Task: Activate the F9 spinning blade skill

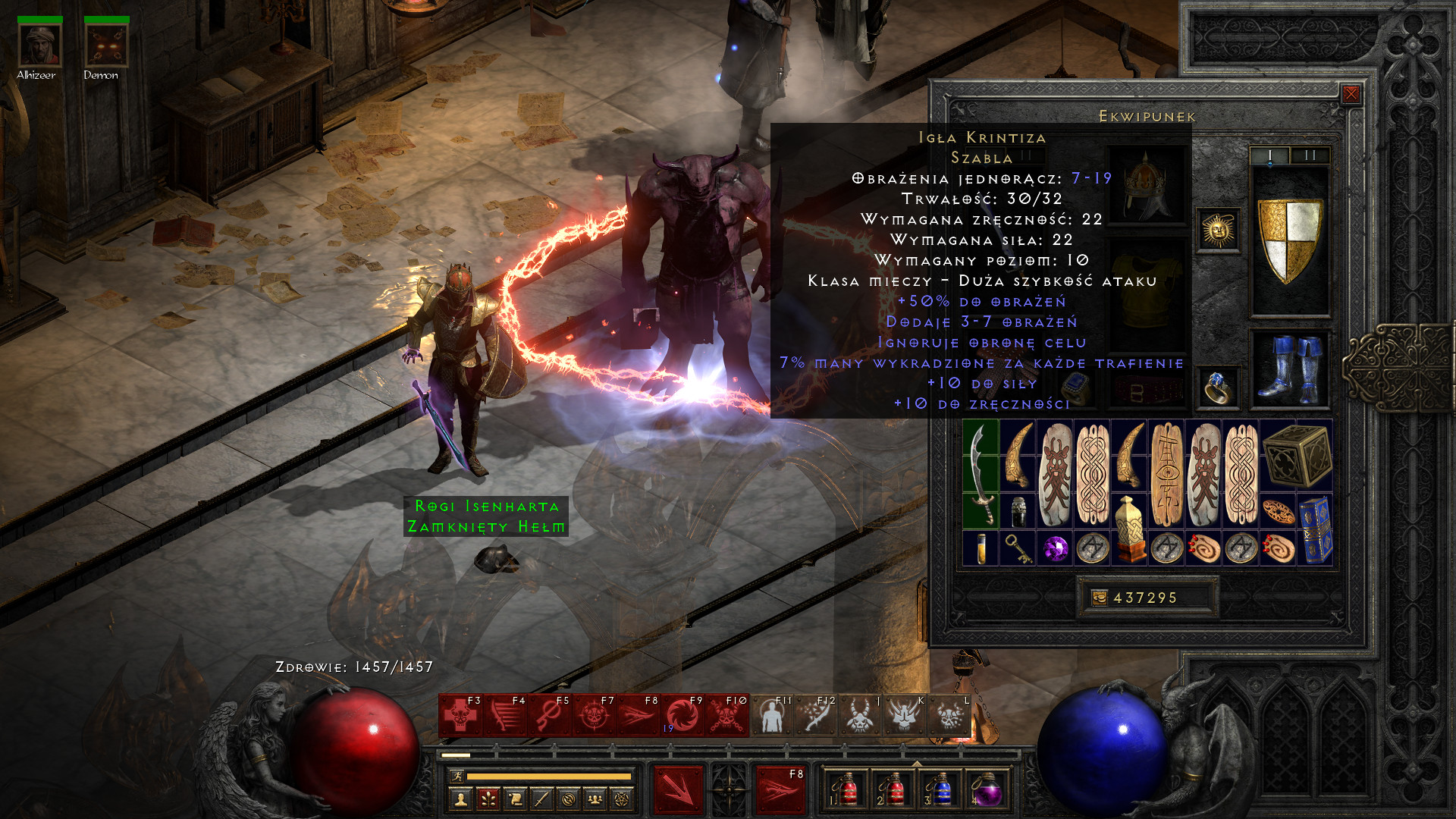Action: tap(682, 715)
